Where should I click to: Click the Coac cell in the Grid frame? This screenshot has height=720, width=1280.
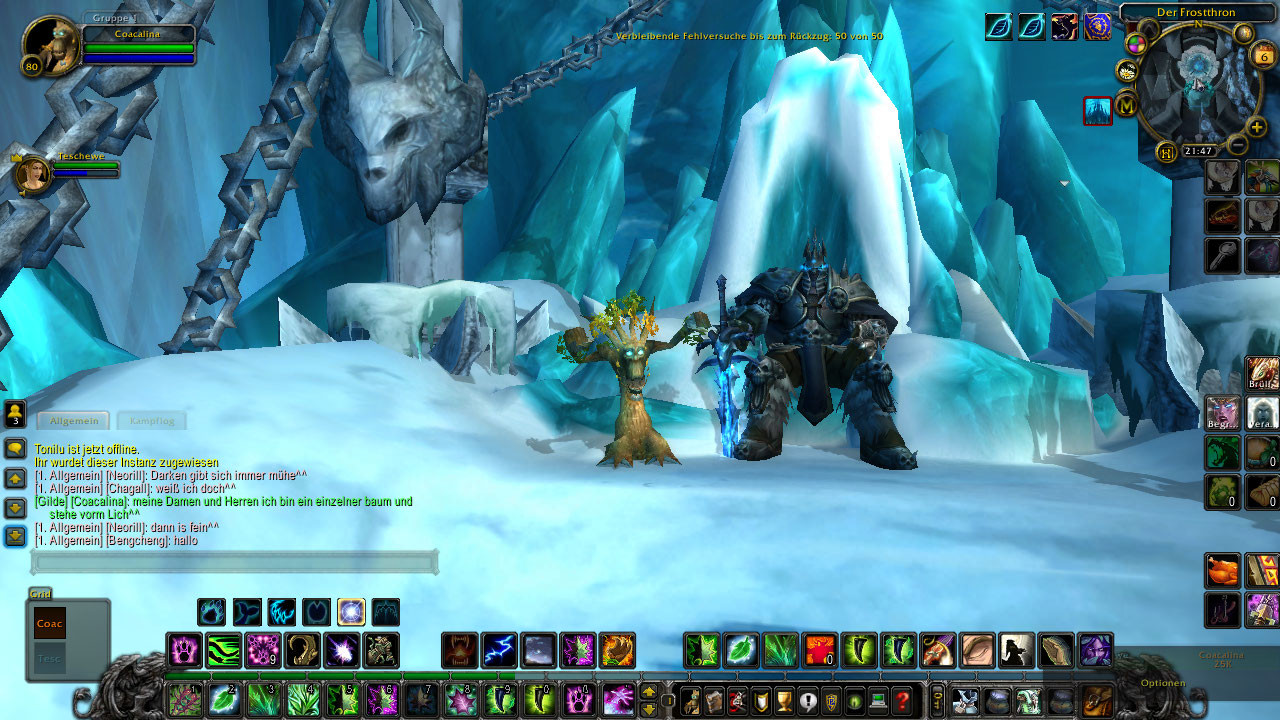point(50,624)
